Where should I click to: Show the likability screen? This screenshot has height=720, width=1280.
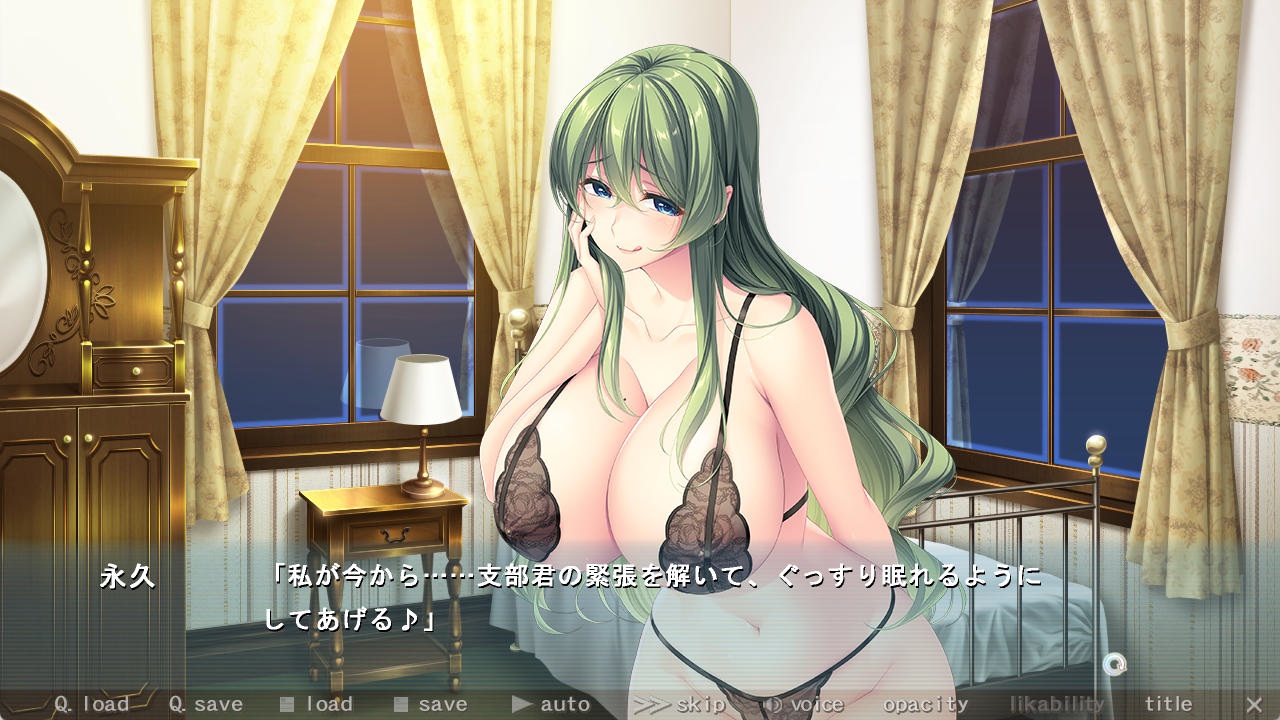click(1056, 704)
